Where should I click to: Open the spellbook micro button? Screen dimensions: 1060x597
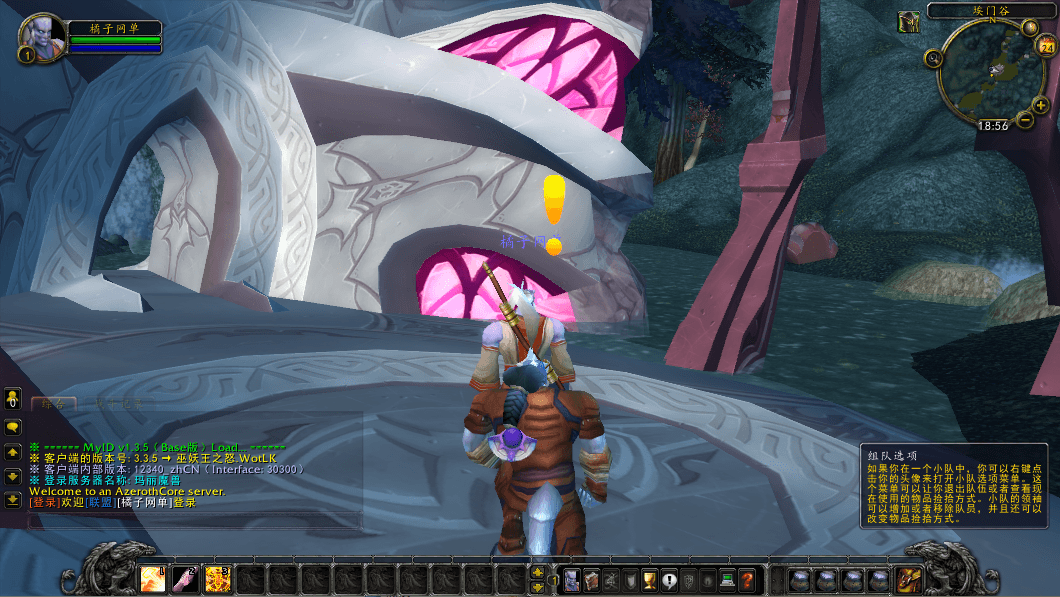(x=590, y=580)
